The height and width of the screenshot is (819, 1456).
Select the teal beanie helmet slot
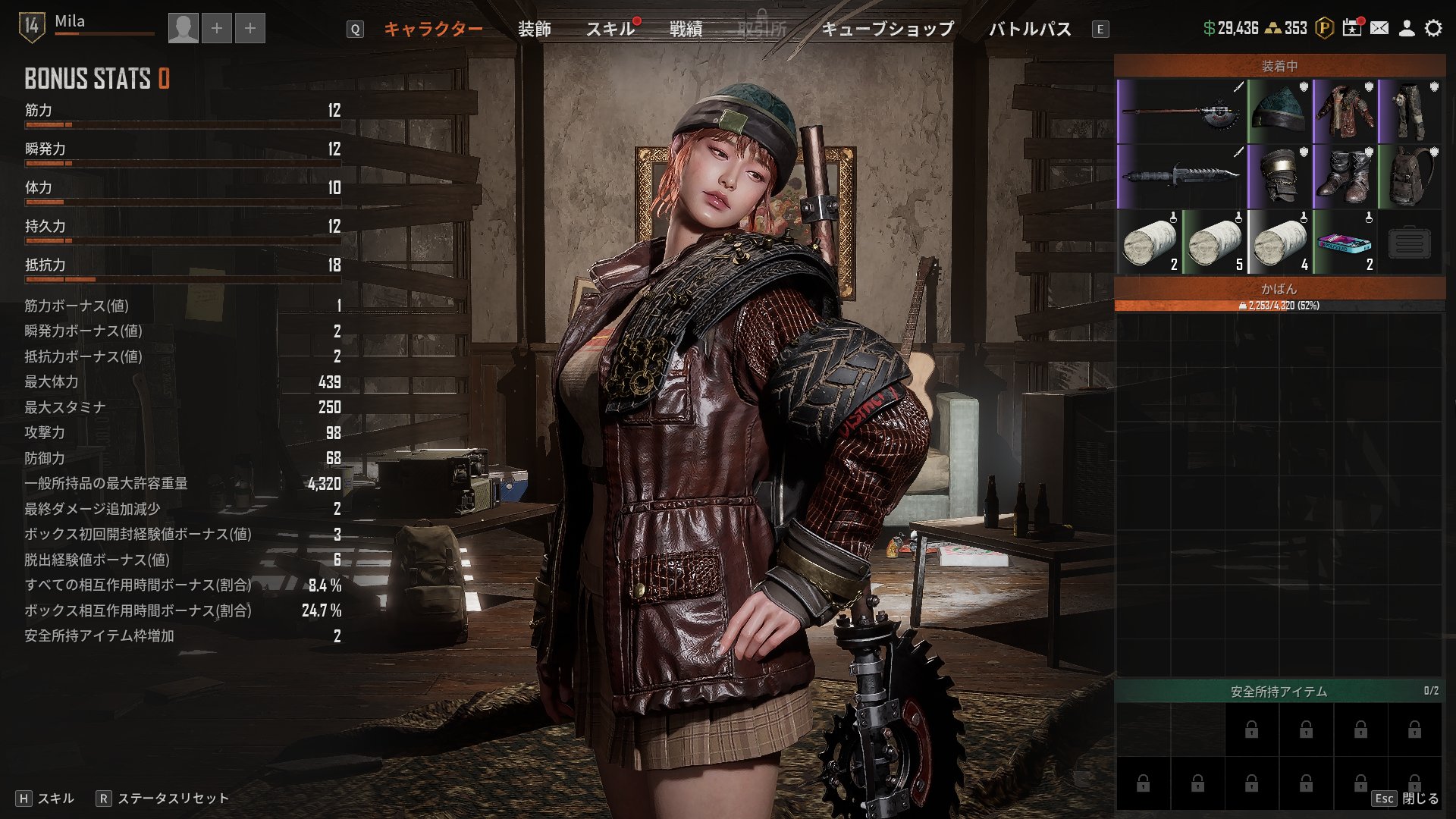pyautogui.click(x=1279, y=112)
